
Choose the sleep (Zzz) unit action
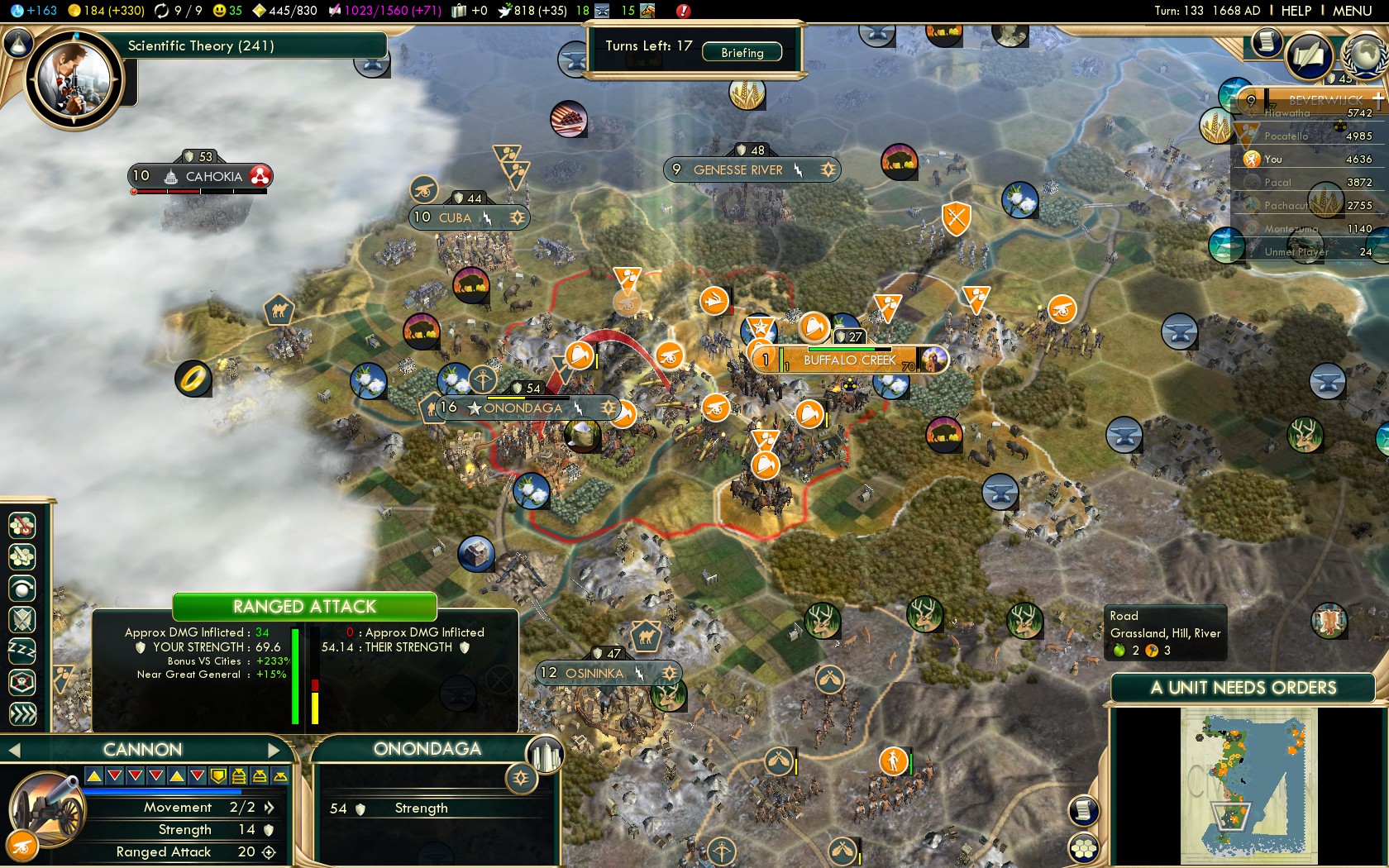22,651
